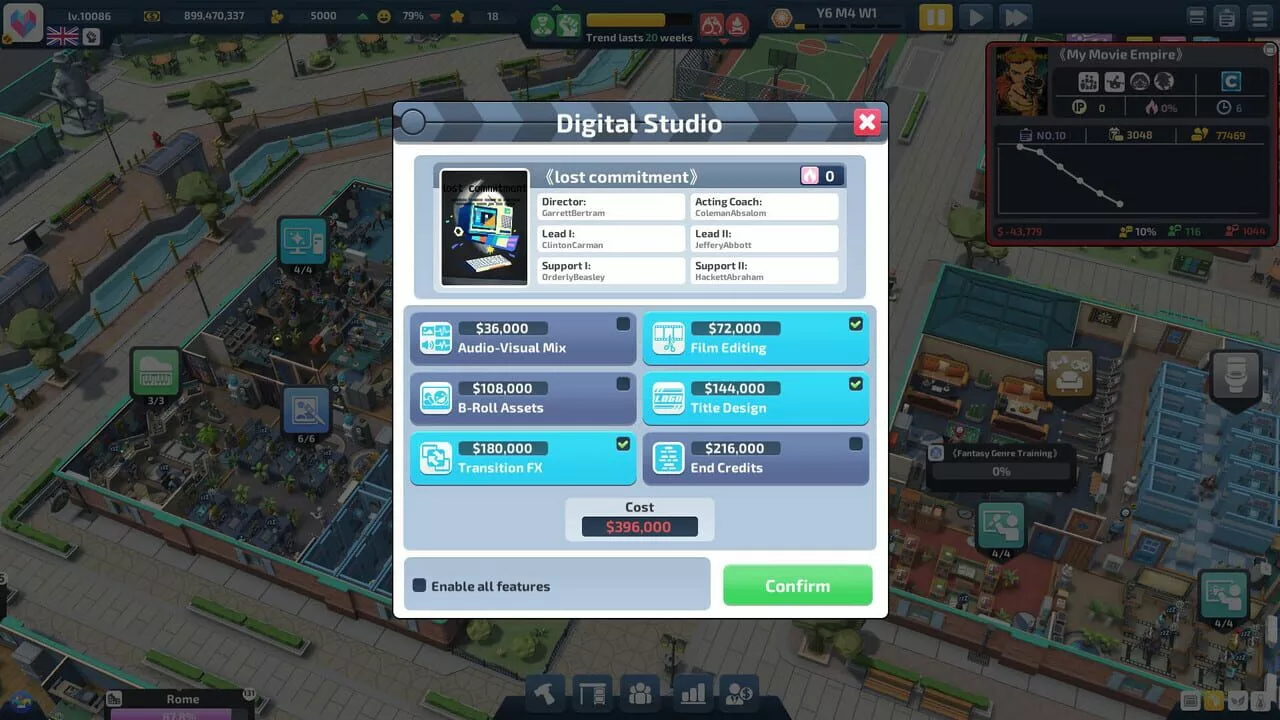Open the lost commitment movie poster

485,228
